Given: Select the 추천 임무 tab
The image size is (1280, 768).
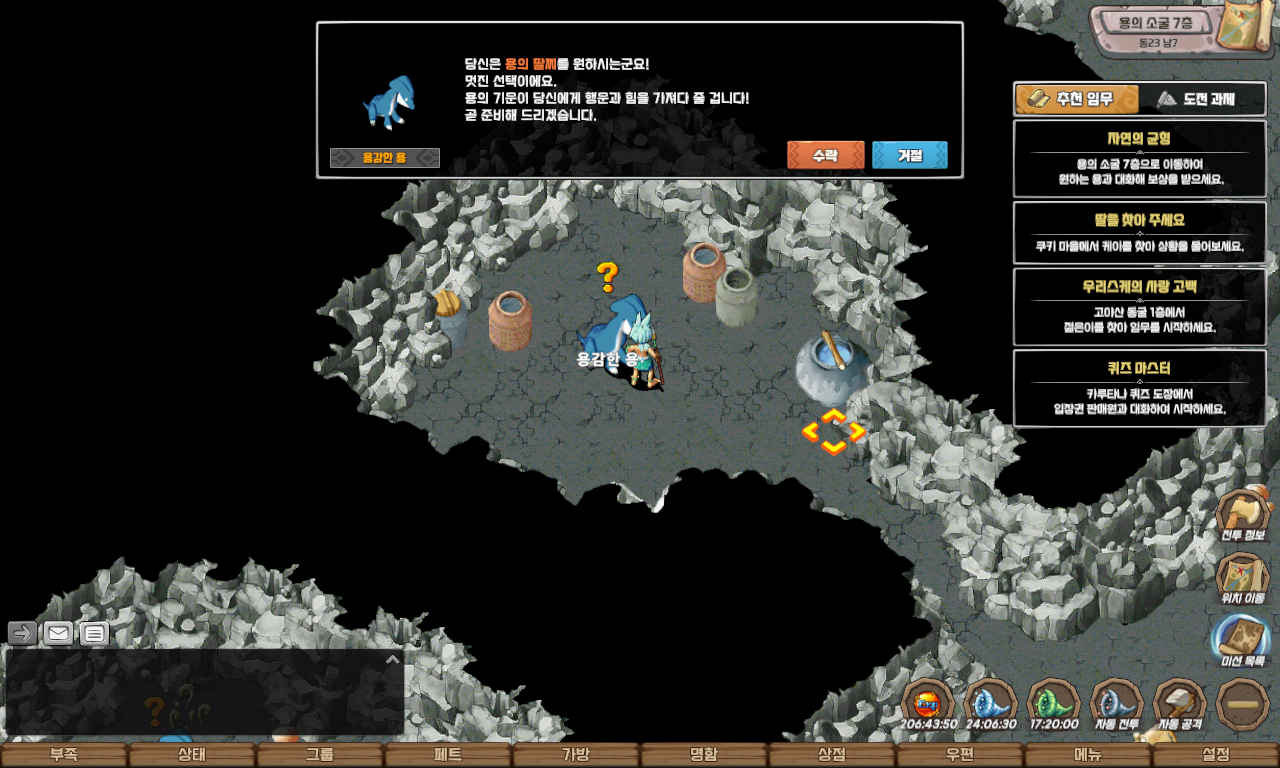Looking at the screenshot, I should click(1078, 99).
